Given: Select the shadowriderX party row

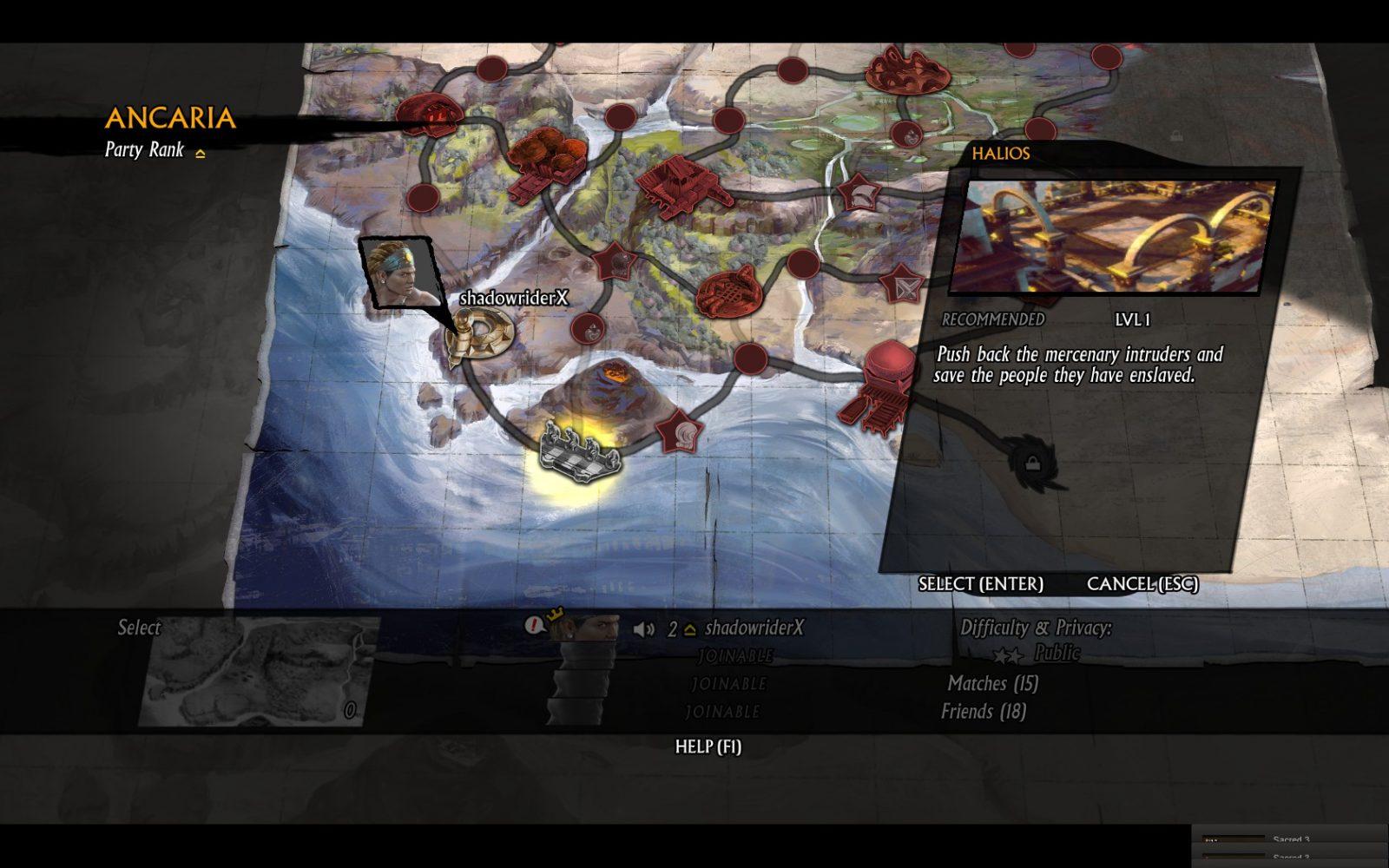Looking at the screenshot, I should pyautogui.click(x=754, y=628).
